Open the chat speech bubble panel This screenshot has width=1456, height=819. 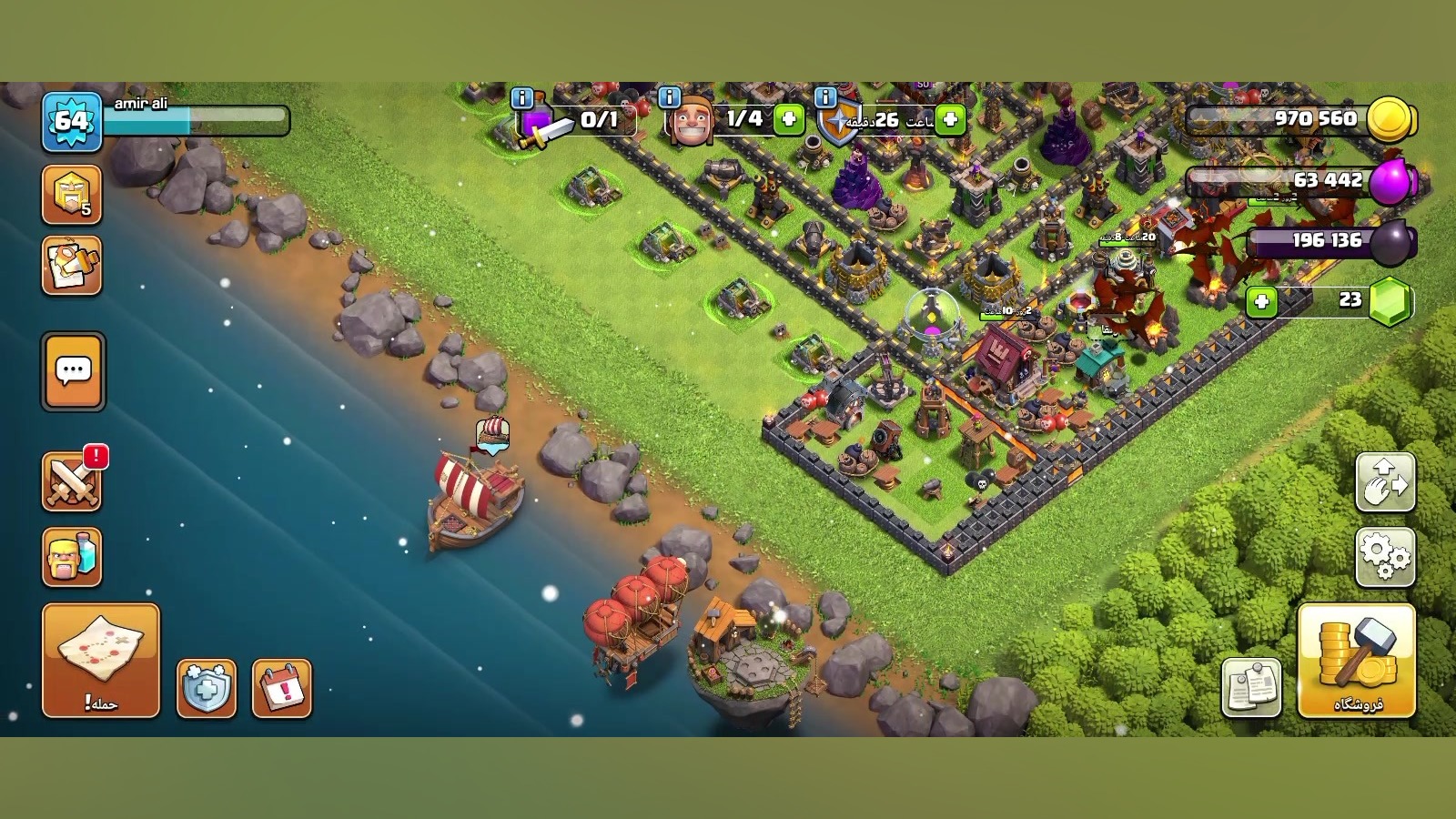(73, 371)
